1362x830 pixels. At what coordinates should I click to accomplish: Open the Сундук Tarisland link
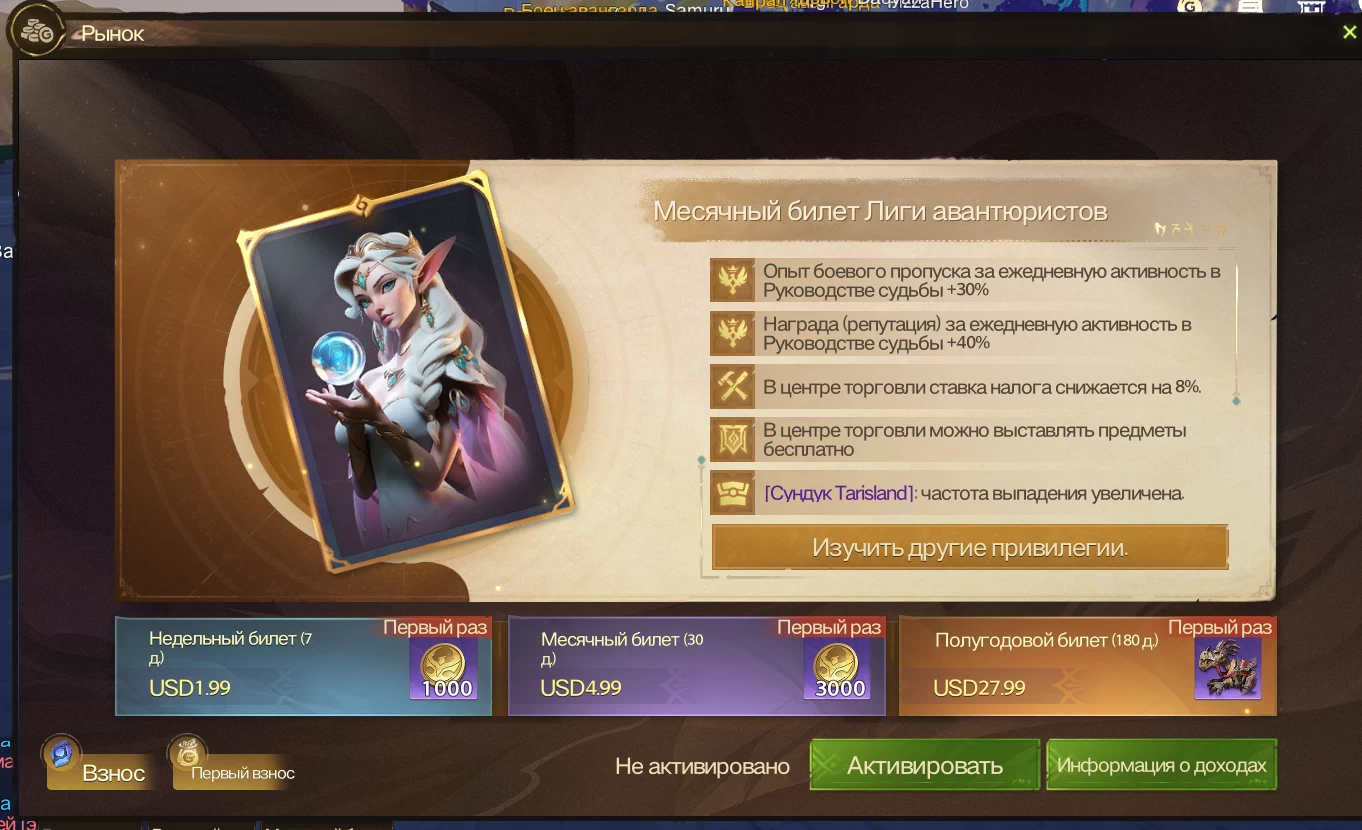(839, 493)
